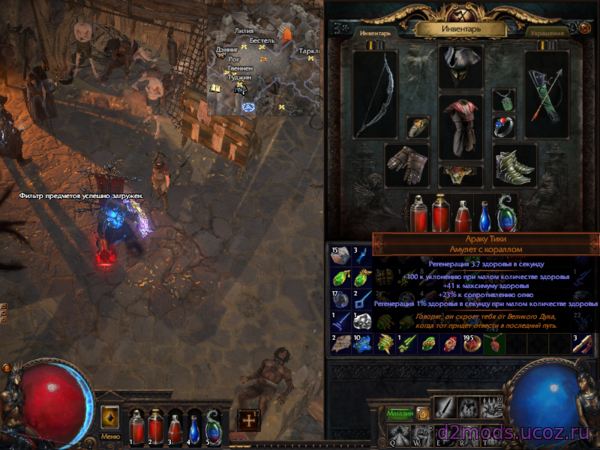Select the equipped helmet slot

(x=460, y=67)
